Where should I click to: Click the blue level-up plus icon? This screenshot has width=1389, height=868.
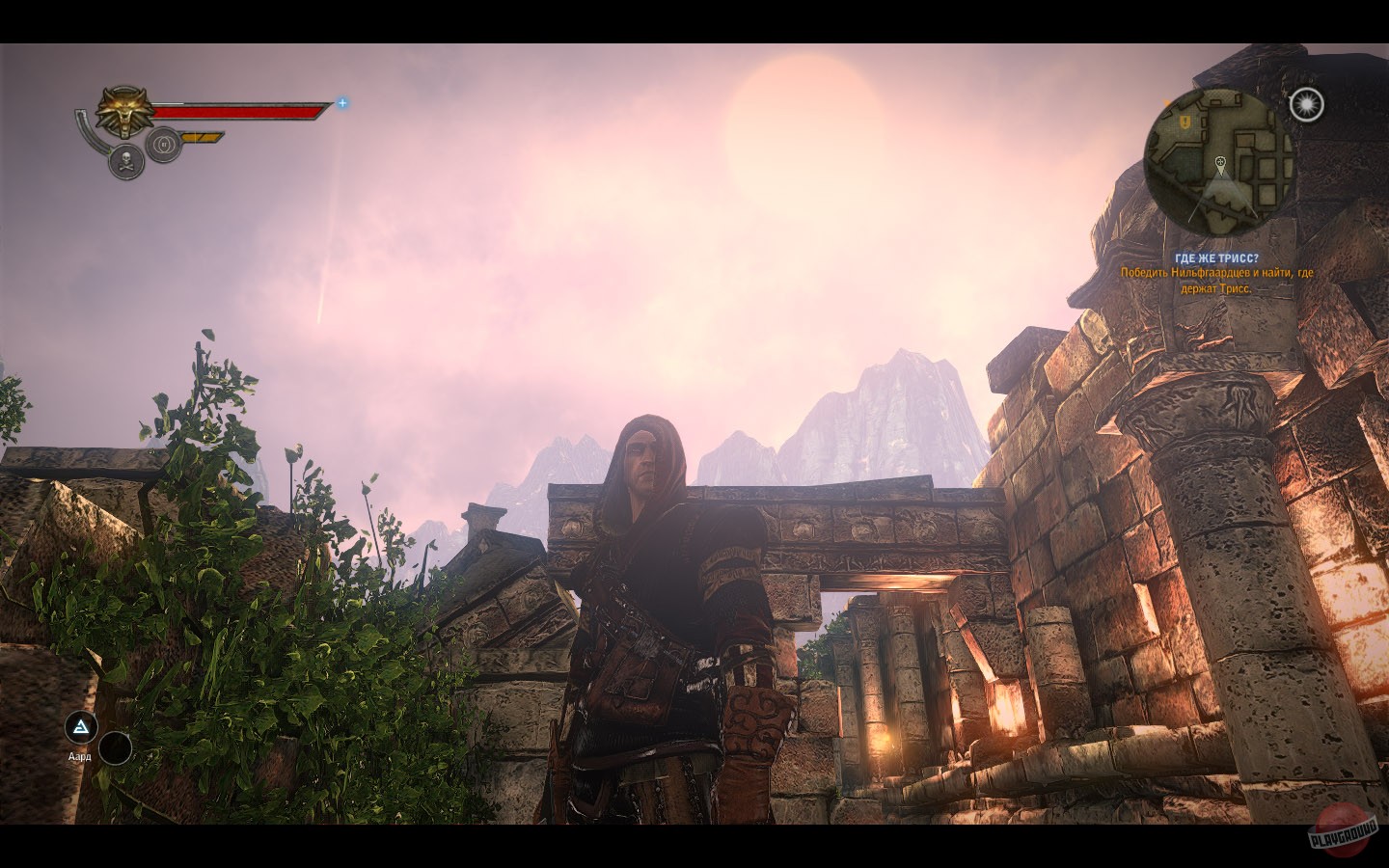[340, 104]
